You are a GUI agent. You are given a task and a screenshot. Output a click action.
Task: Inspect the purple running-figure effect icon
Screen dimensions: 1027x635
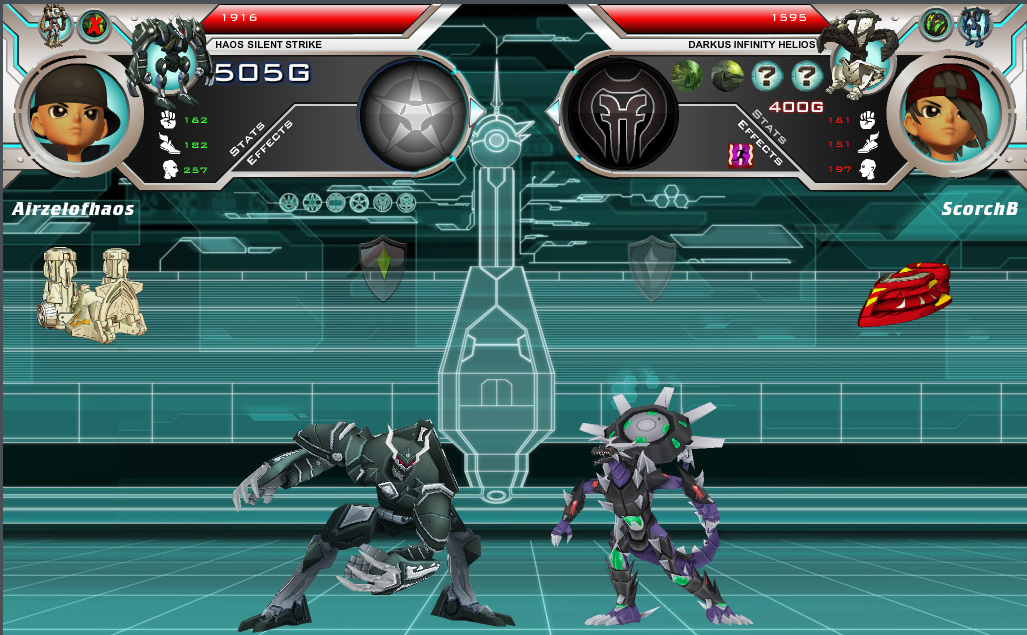(x=740, y=154)
